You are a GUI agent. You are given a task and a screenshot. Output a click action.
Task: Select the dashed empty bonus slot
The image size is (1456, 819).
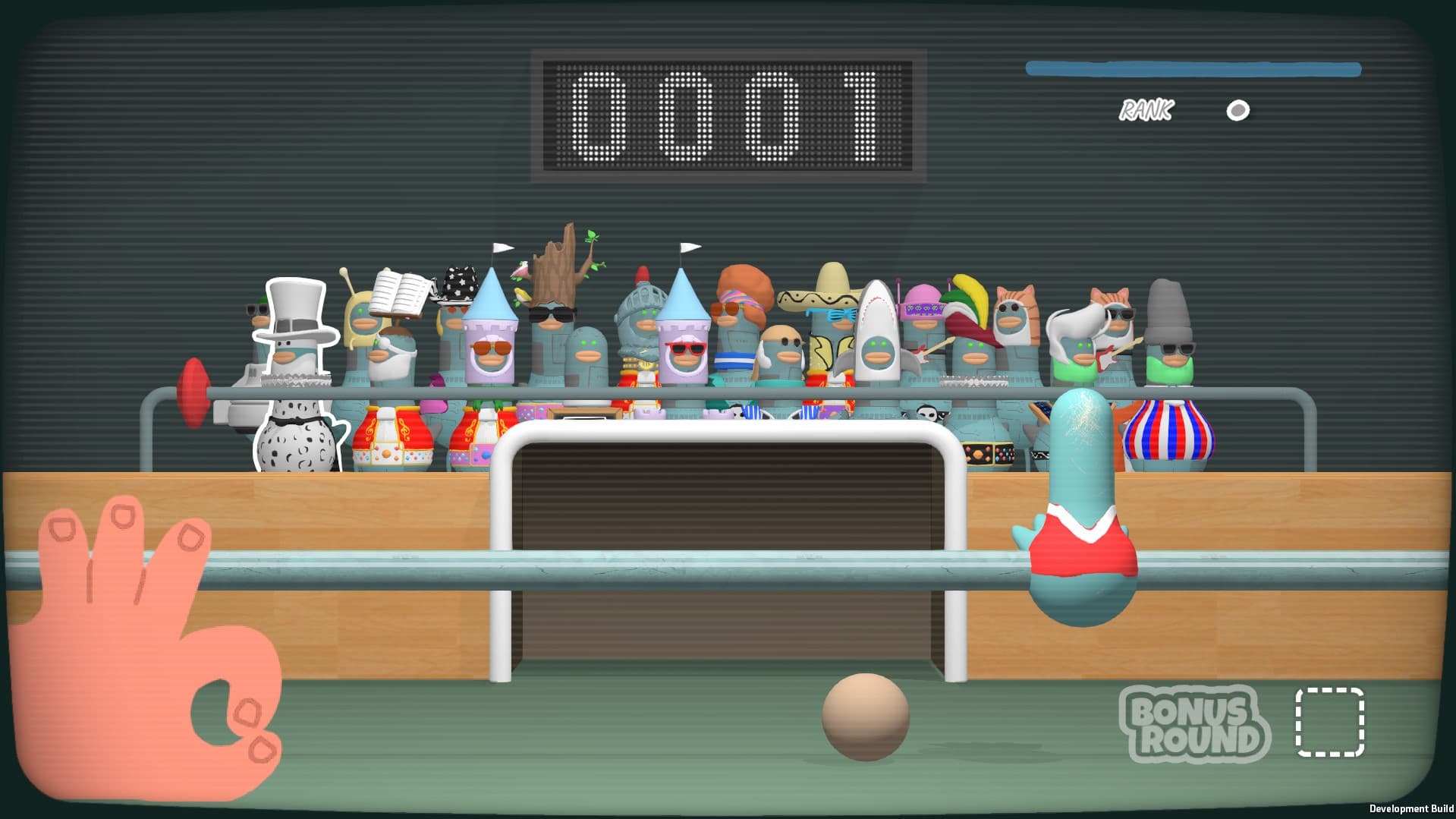pos(1329,723)
